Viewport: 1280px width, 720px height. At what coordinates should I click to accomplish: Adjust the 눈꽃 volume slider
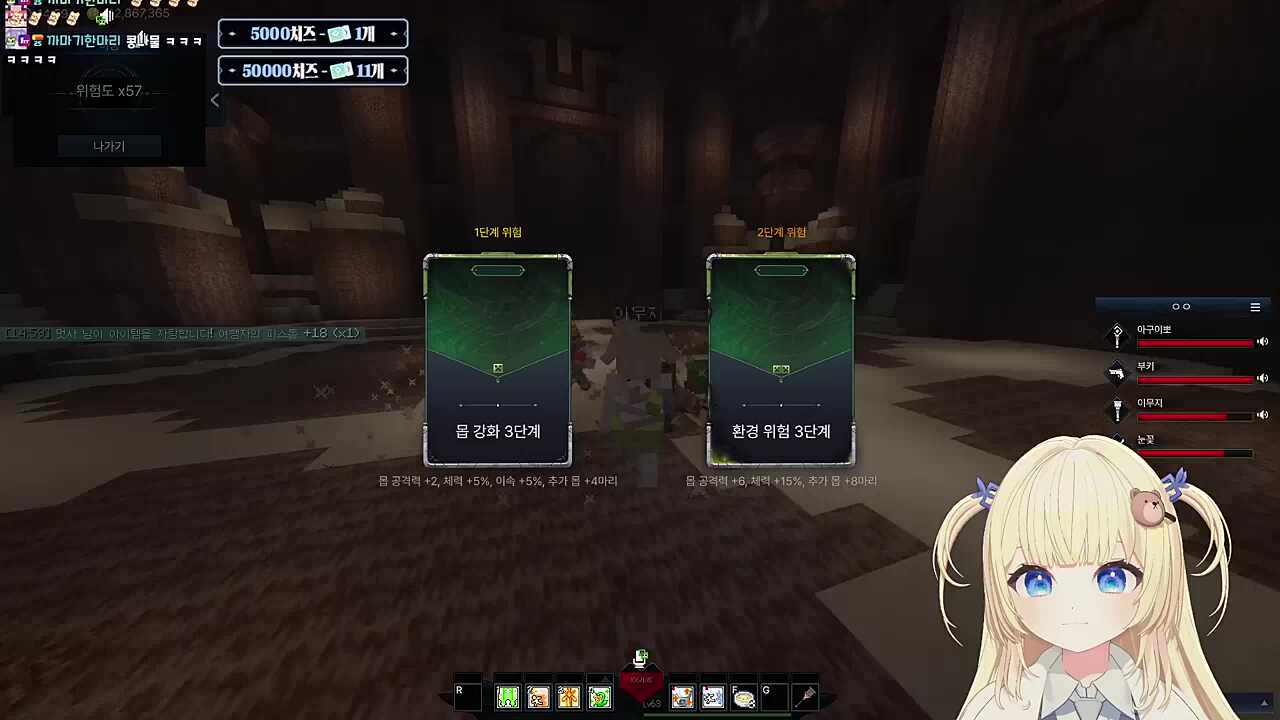(1195, 453)
